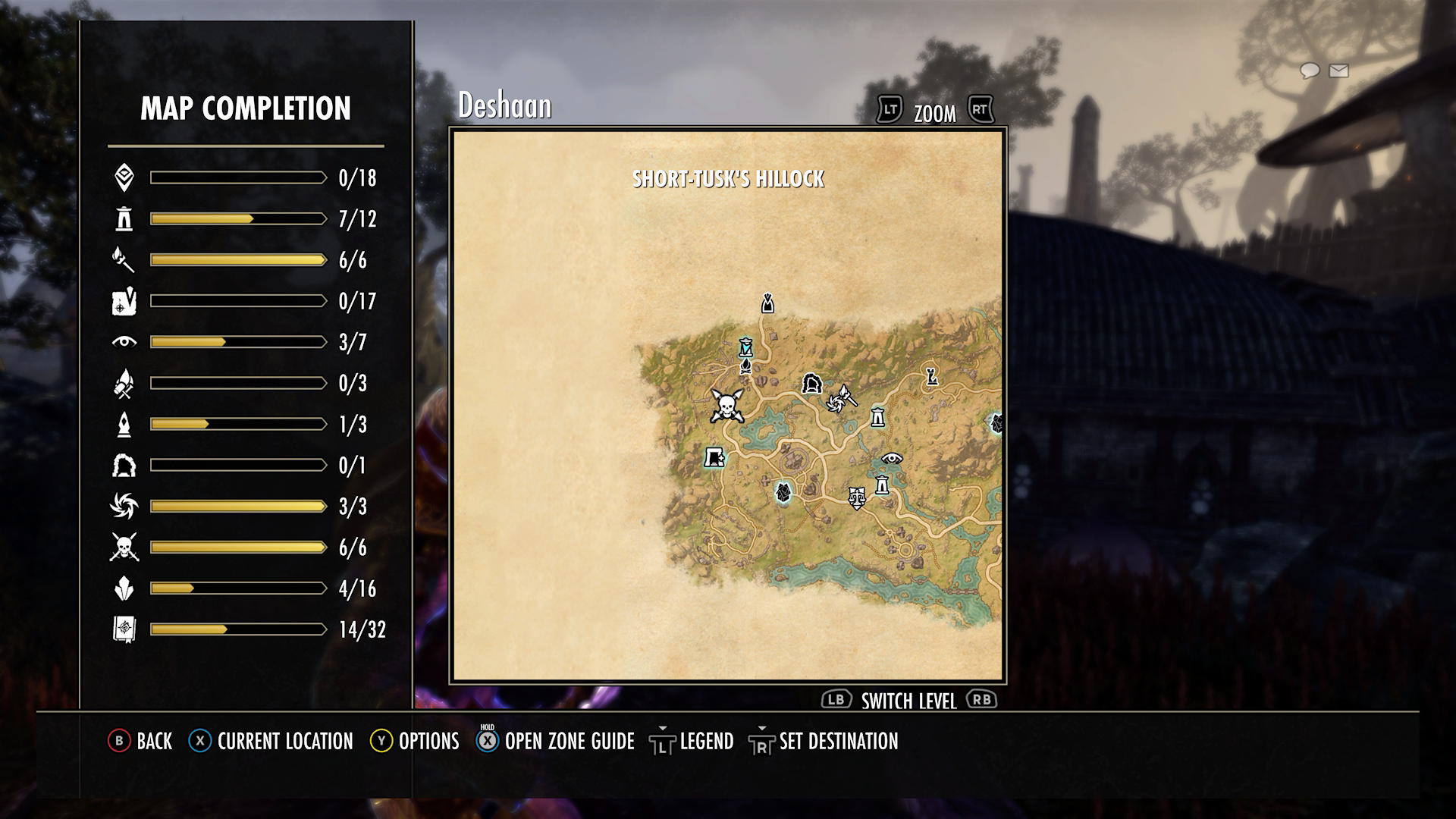Show the map Legend

coord(692,741)
